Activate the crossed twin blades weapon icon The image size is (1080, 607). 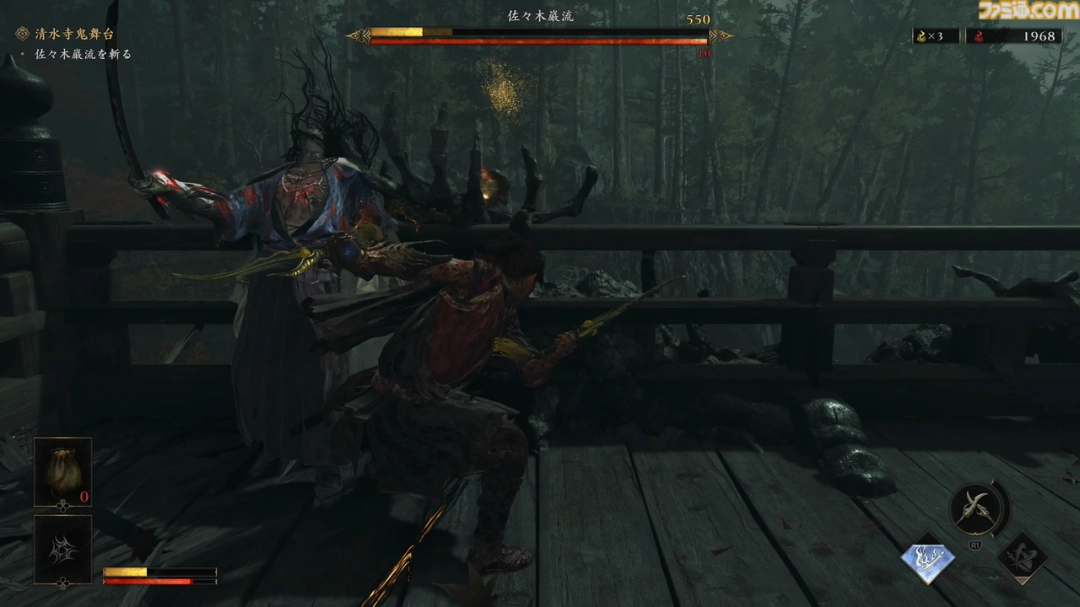(976, 509)
